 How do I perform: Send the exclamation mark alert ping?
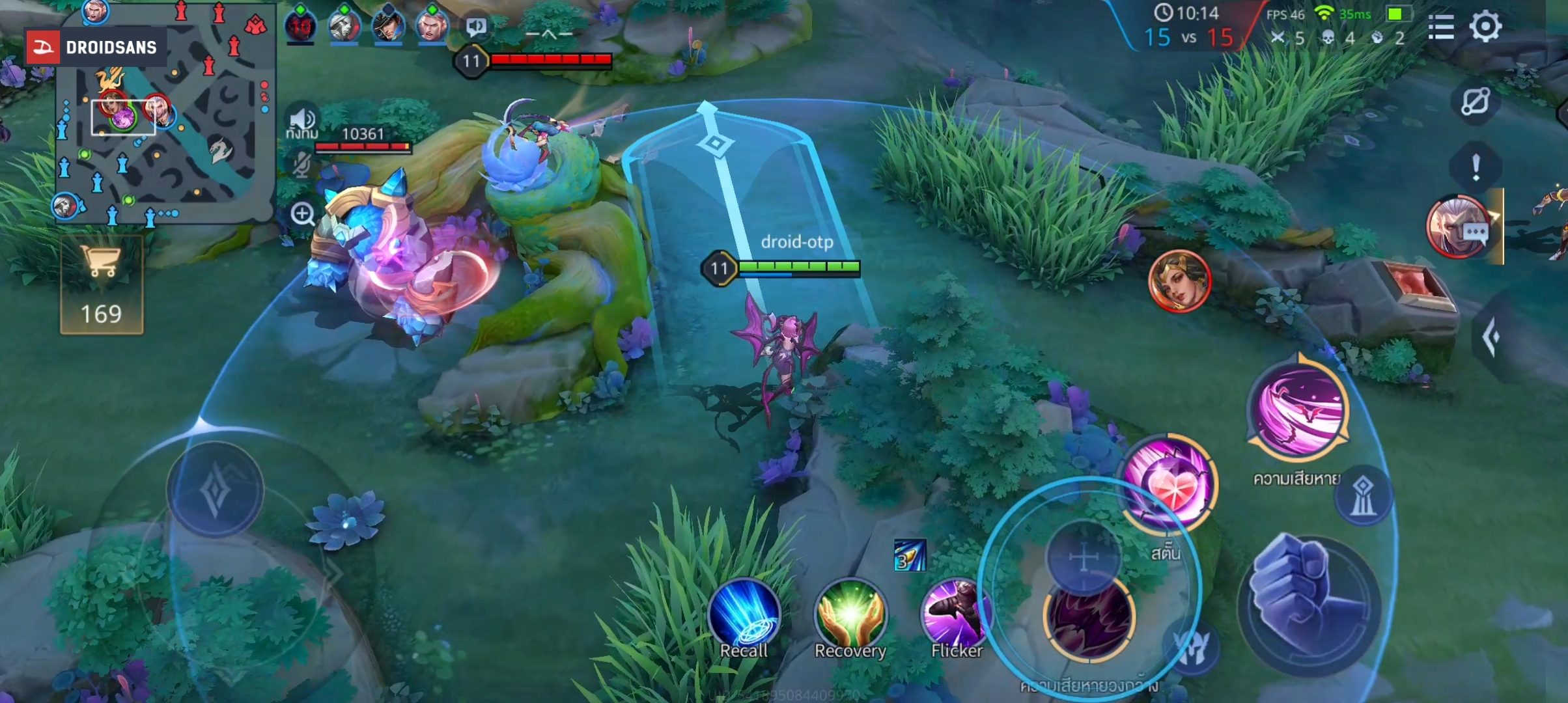(1476, 167)
